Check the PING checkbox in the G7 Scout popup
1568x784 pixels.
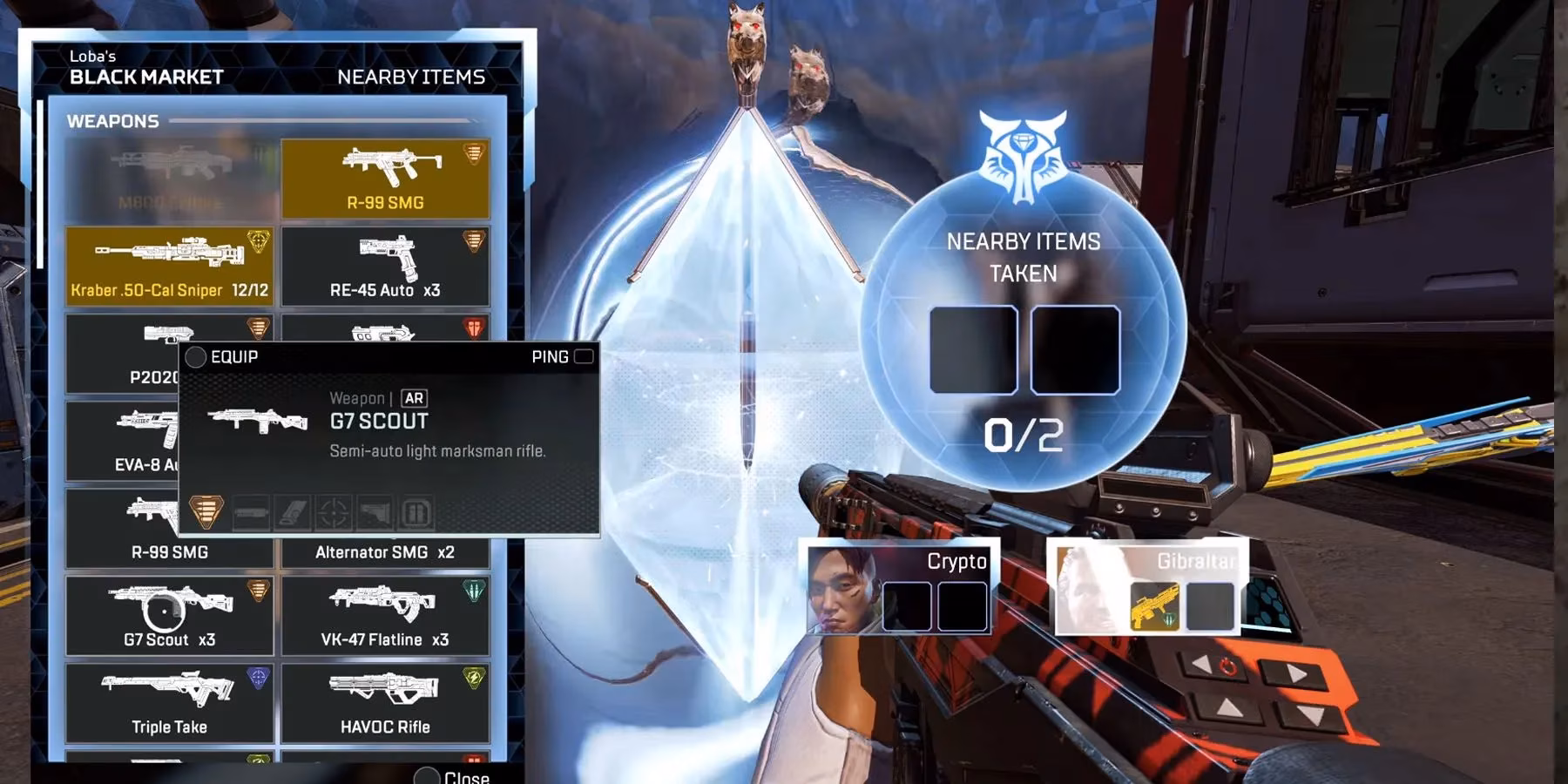pos(583,356)
